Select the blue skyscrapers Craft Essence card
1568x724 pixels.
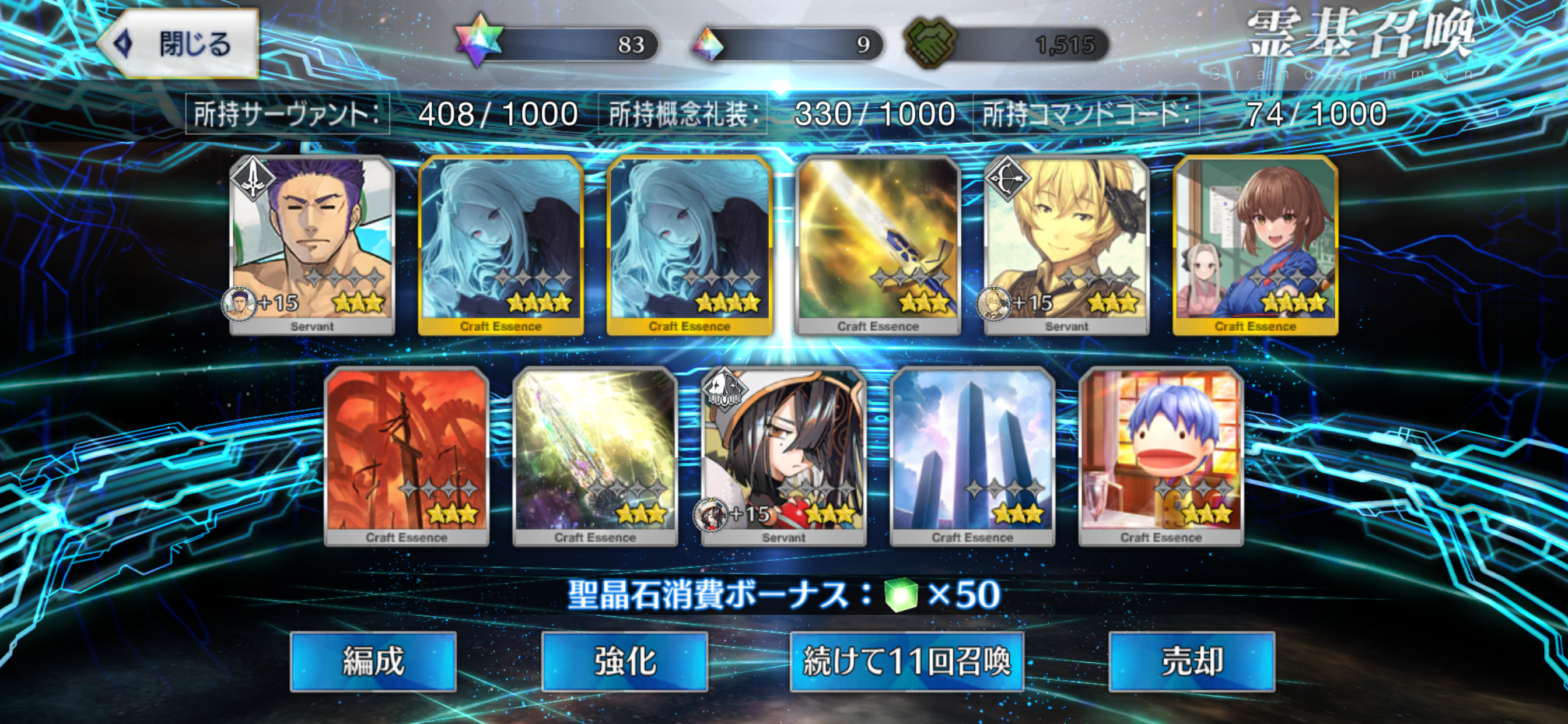pyautogui.click(x=972, y=455)
